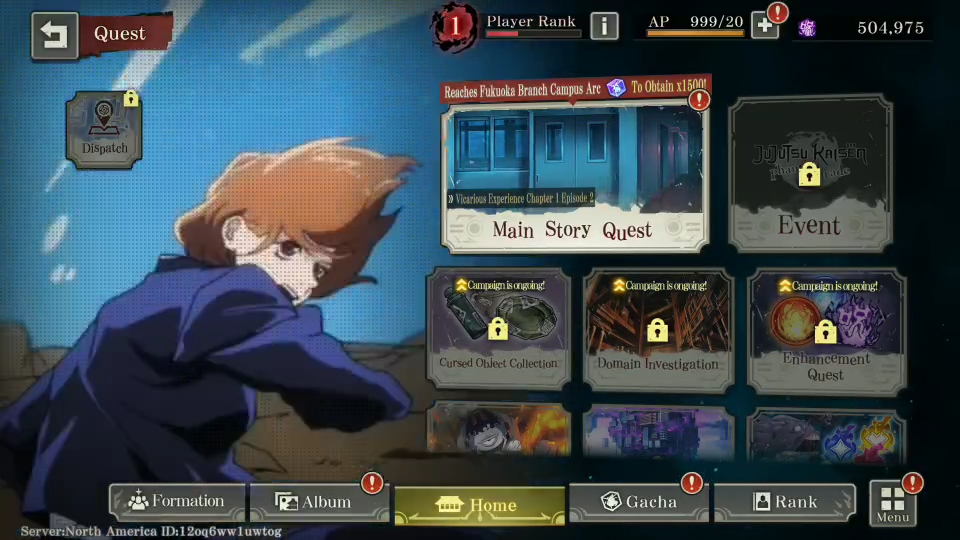Add more AP with plus button
This screenshot has height=540, width=960.
point(765,26)
